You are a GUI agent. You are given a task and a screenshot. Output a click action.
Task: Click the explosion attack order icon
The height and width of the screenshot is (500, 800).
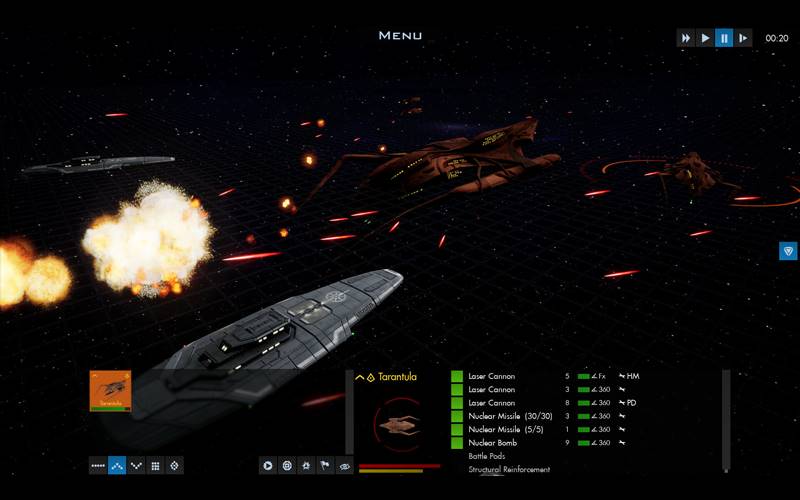(306, 465)
